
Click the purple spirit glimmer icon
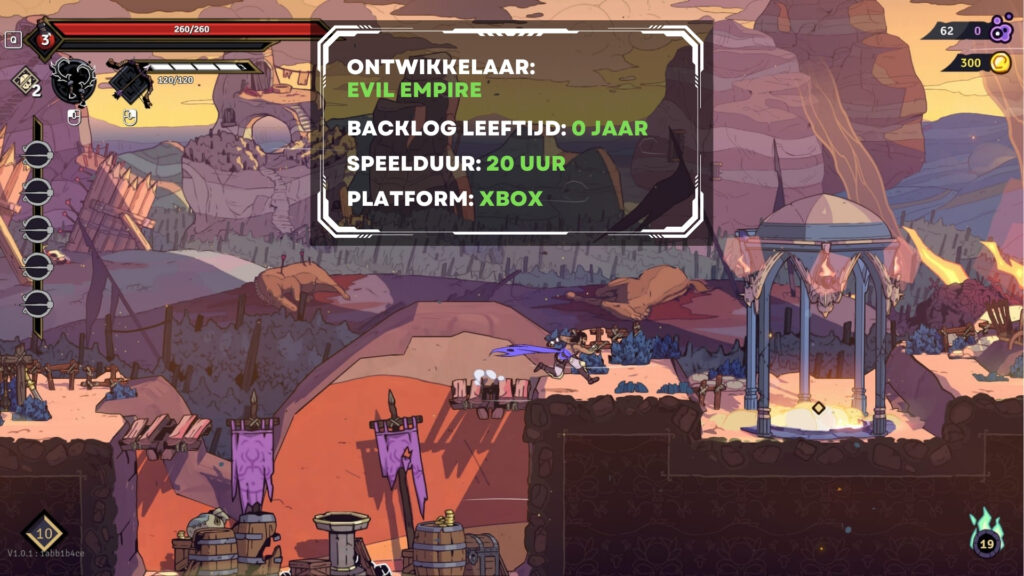pos(1001,31)
